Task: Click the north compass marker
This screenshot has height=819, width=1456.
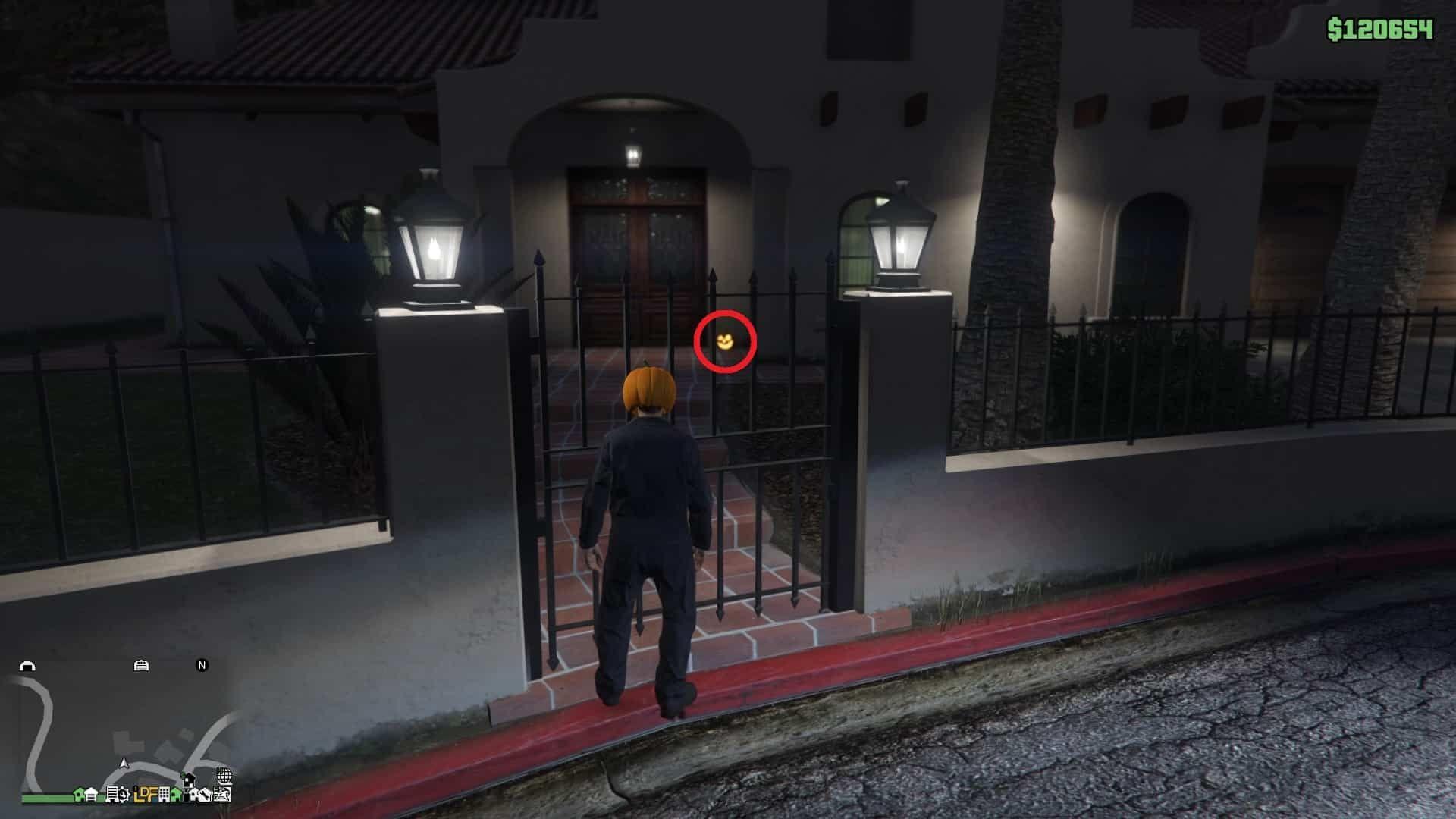Action: pos(202,665)
